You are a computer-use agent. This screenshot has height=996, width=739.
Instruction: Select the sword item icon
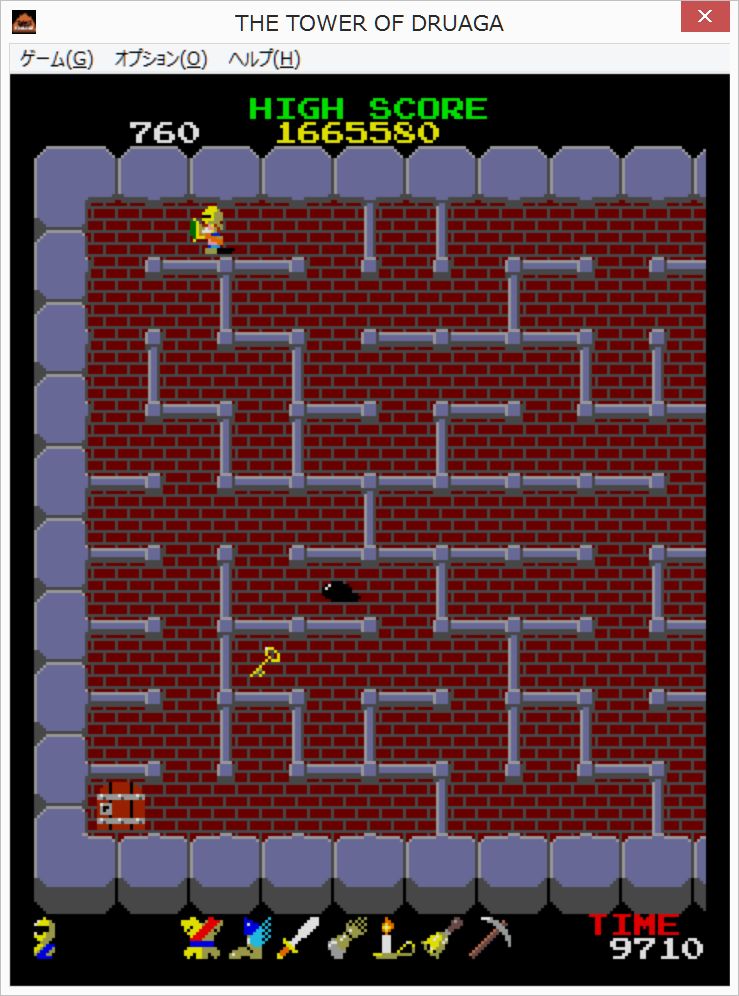[x=297, y=938]
